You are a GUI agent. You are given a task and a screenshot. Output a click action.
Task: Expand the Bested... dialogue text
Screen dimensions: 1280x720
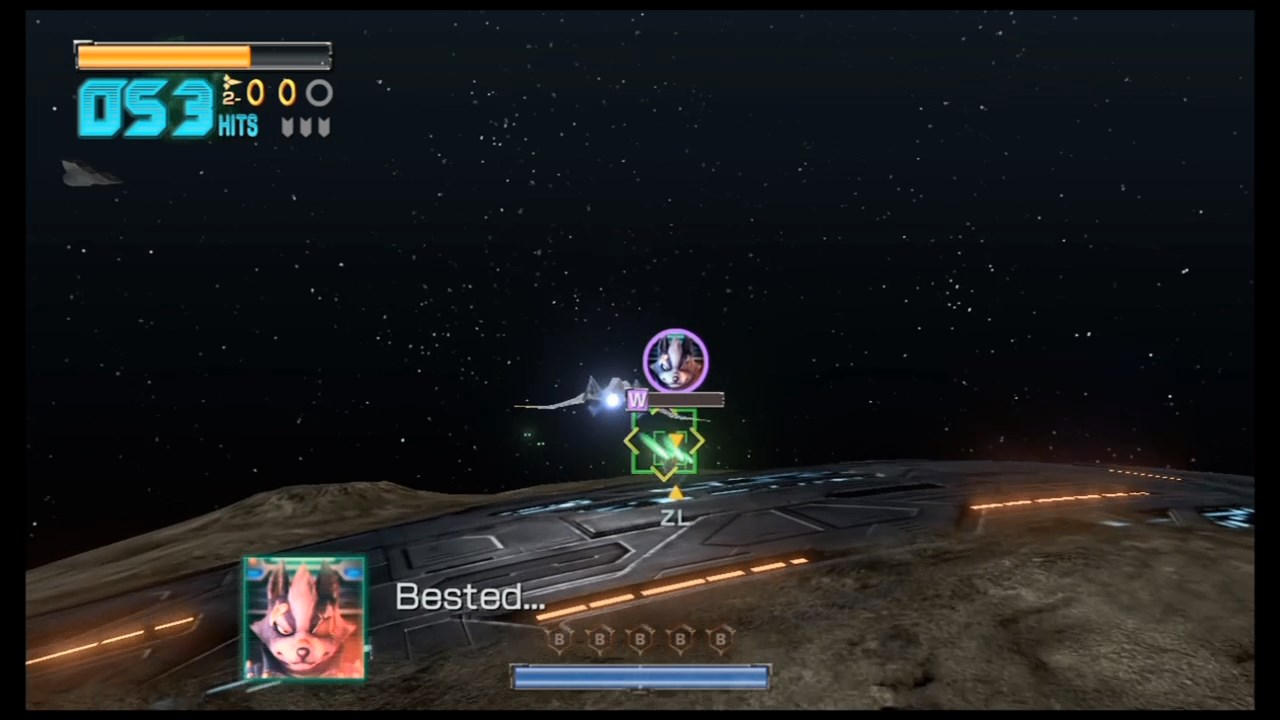(x=469, y=597)
